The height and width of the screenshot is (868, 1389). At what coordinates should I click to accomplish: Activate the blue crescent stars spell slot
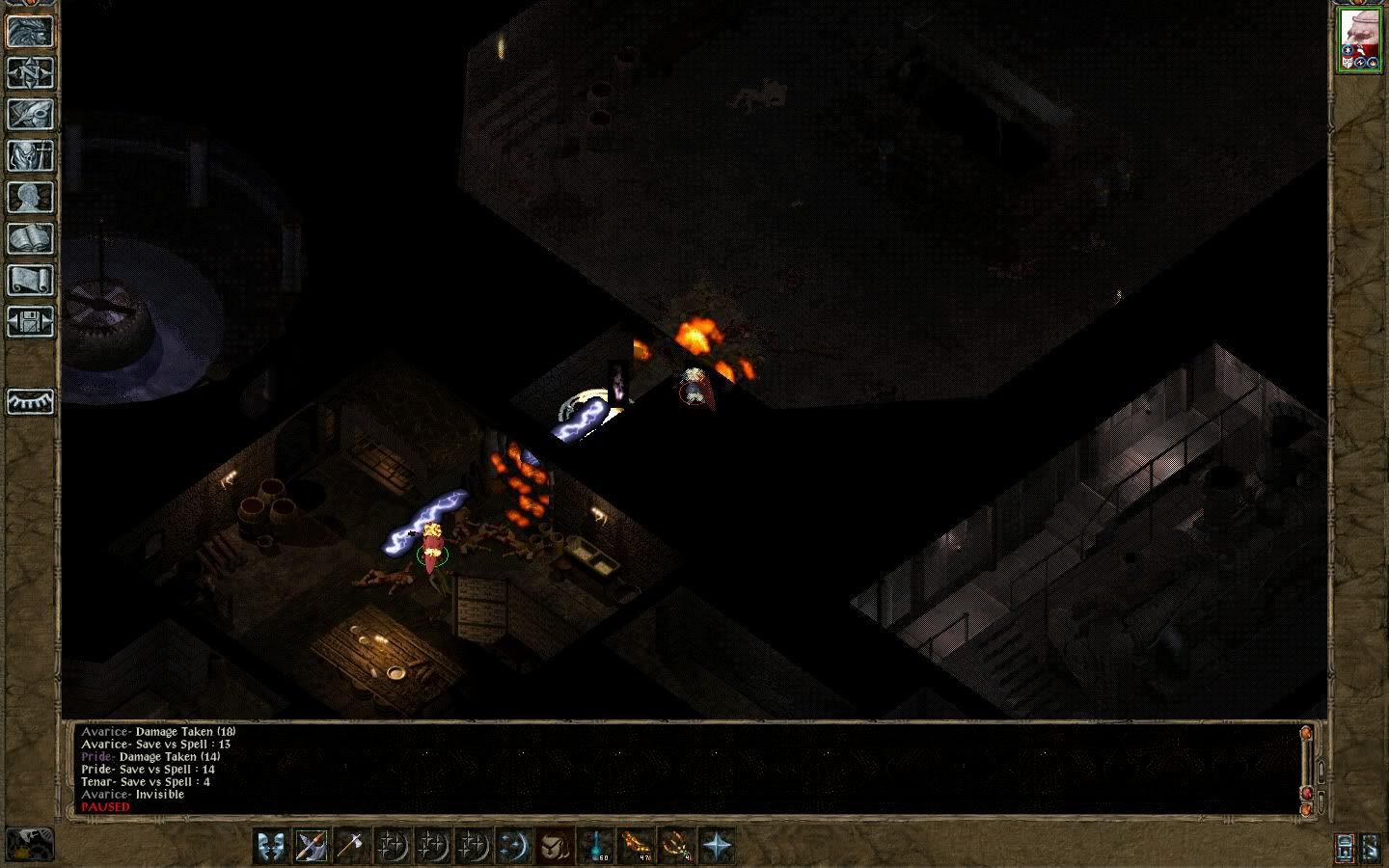(513, 846)
